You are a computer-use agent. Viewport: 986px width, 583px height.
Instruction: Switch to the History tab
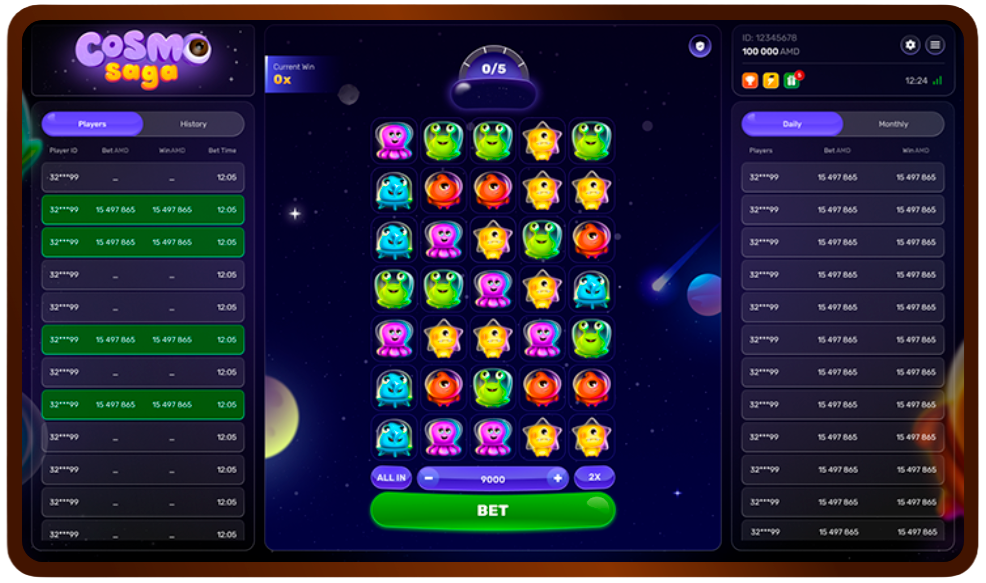(x=193, y=124)
